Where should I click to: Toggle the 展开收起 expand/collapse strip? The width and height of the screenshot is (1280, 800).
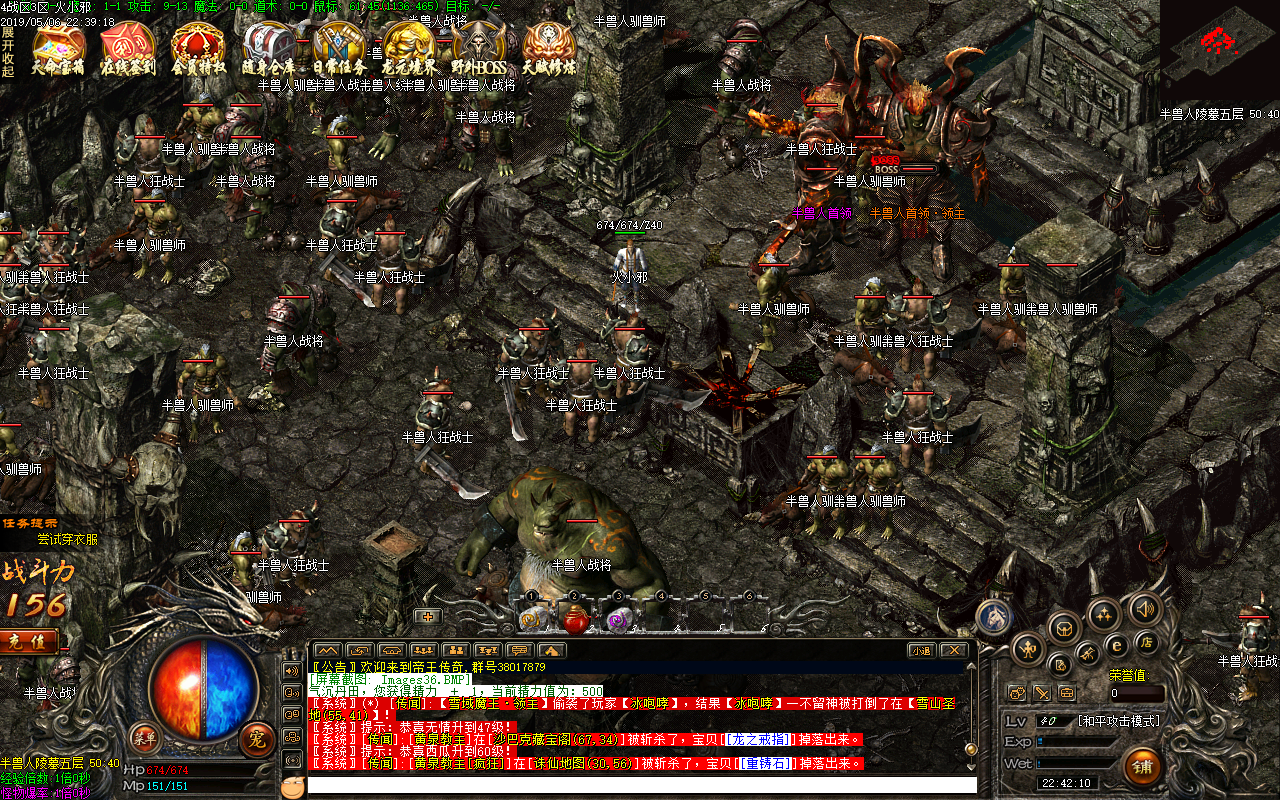pyautogui.click(x=8, y=51)
